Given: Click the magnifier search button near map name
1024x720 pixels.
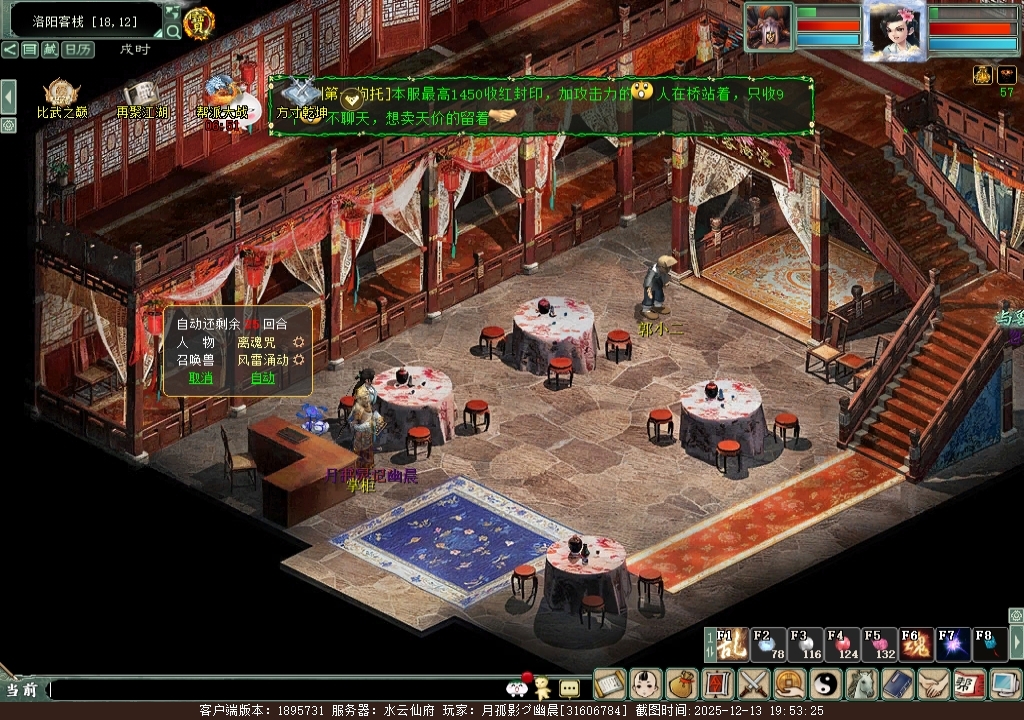Looking at the screenshot, I should (173, 31).
